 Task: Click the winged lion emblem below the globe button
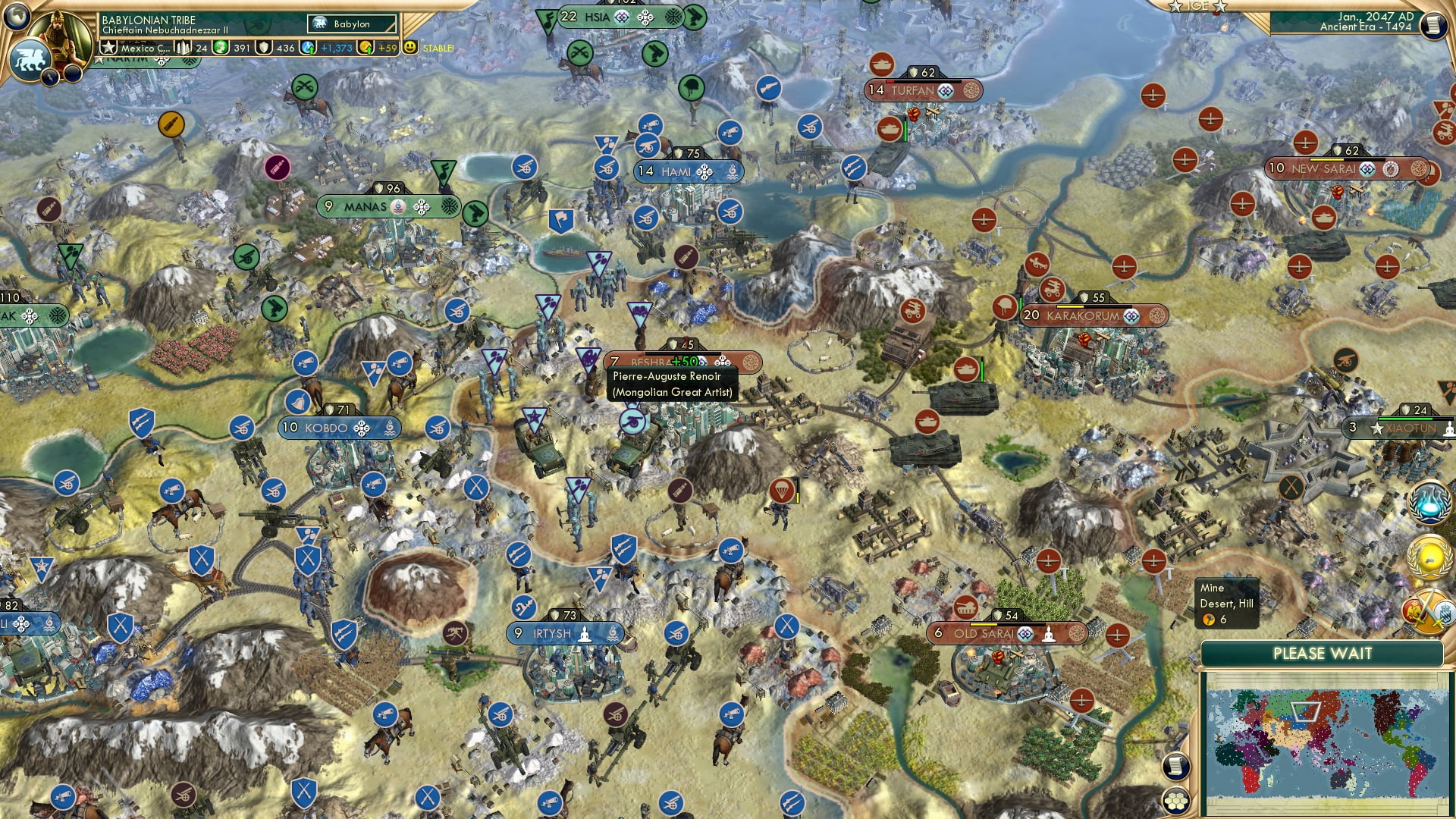[30, 59]
